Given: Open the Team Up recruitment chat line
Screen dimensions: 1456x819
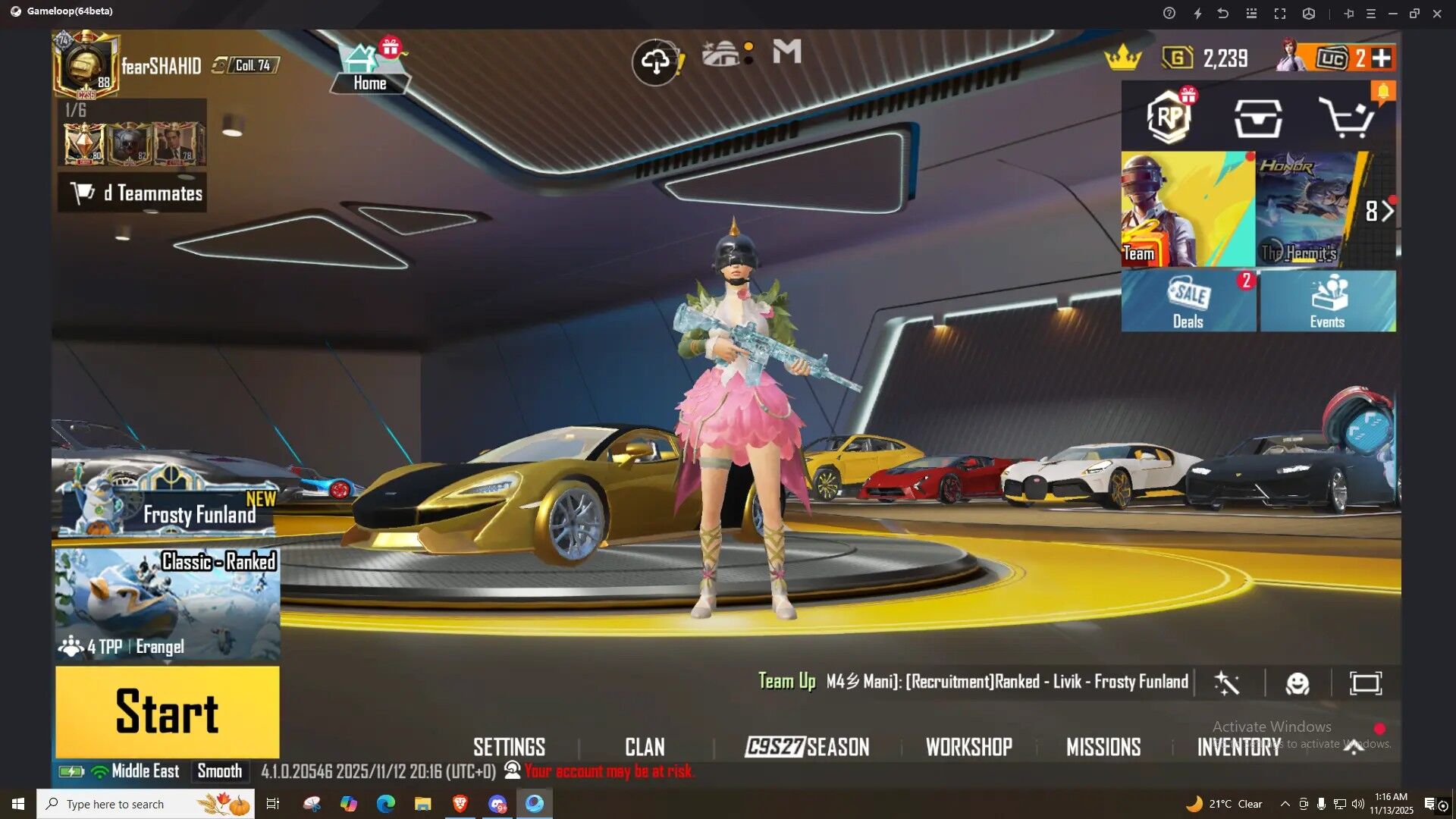Looking at the screenshot, I should coord(974,682).
